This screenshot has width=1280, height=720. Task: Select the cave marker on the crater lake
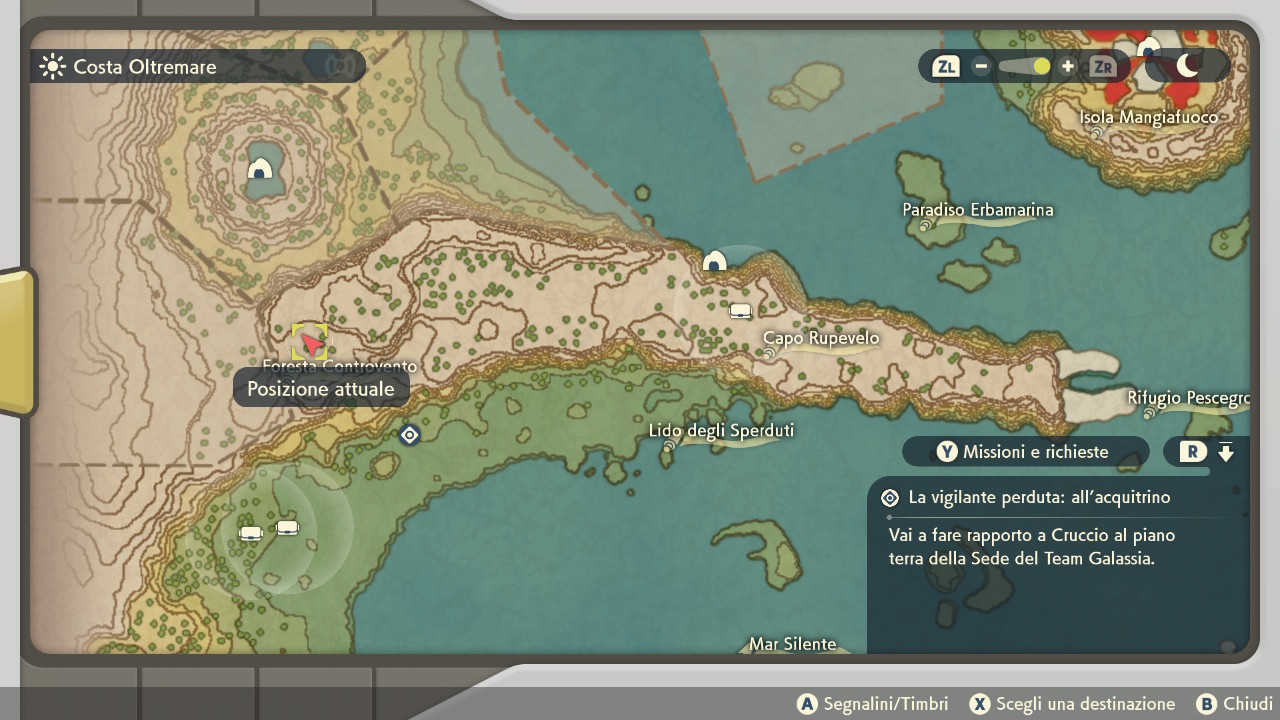pos(260,169)
